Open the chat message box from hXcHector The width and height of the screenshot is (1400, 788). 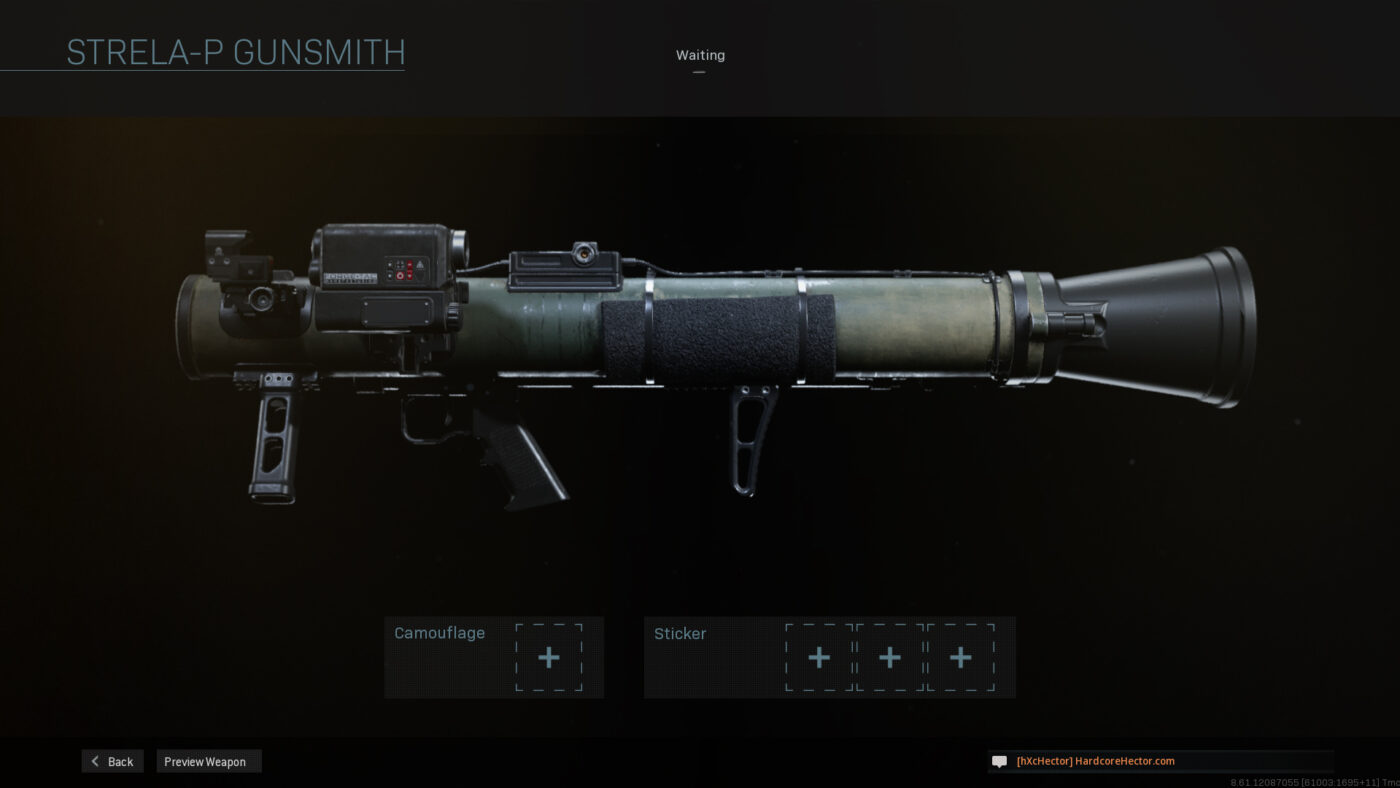pos(1160,761)
